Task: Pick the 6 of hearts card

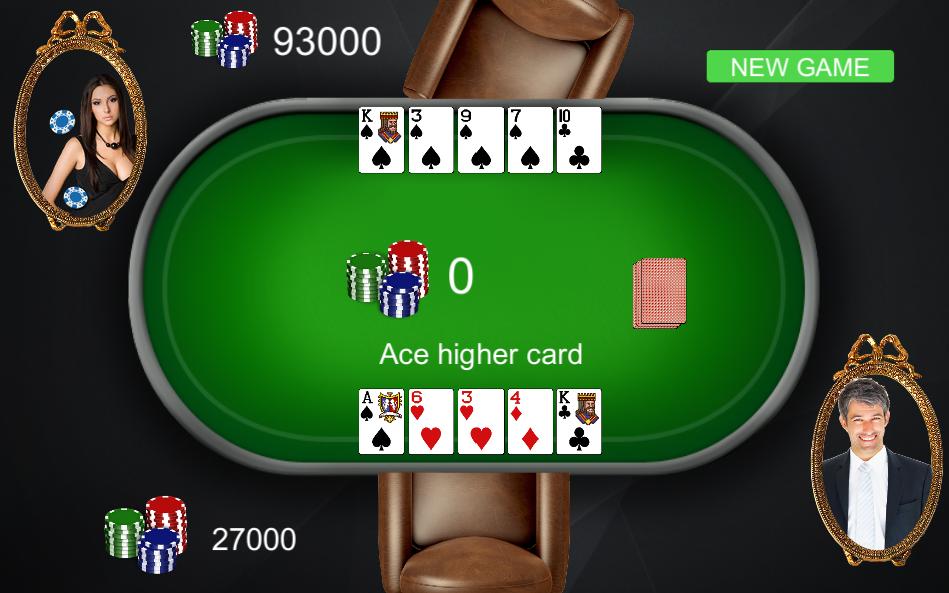Action: 431,421
